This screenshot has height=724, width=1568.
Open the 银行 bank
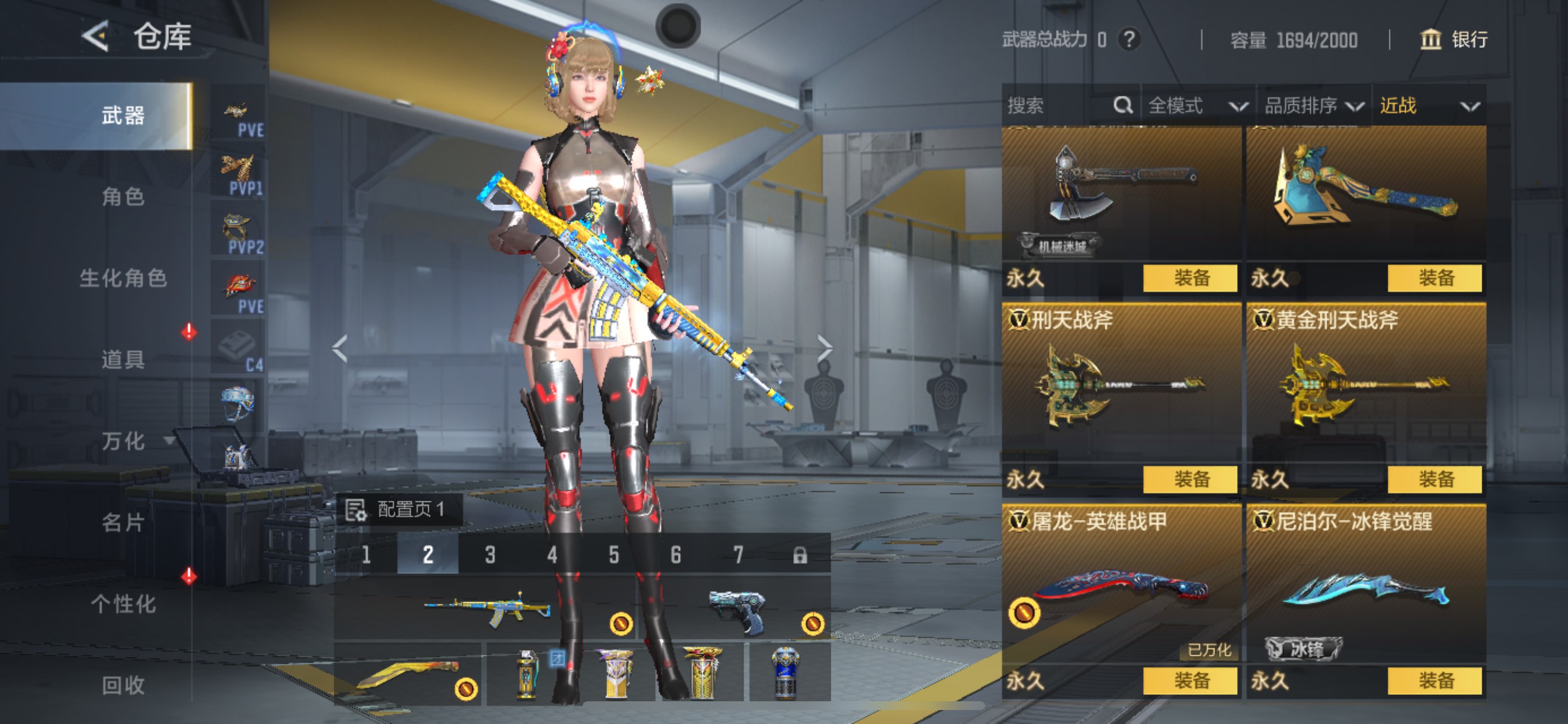(1454, 40)
